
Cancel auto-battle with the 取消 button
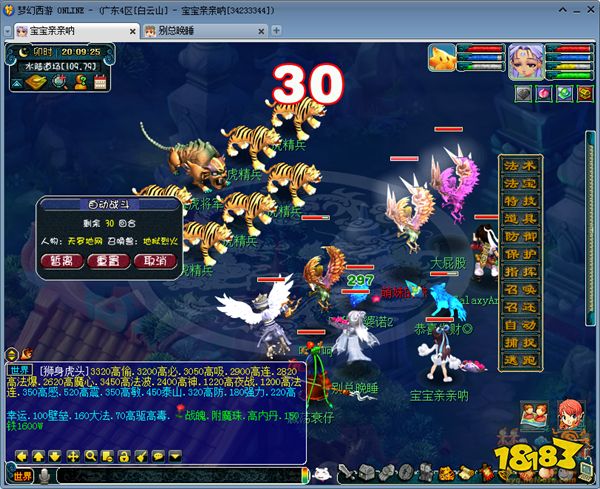pos(155,261)
